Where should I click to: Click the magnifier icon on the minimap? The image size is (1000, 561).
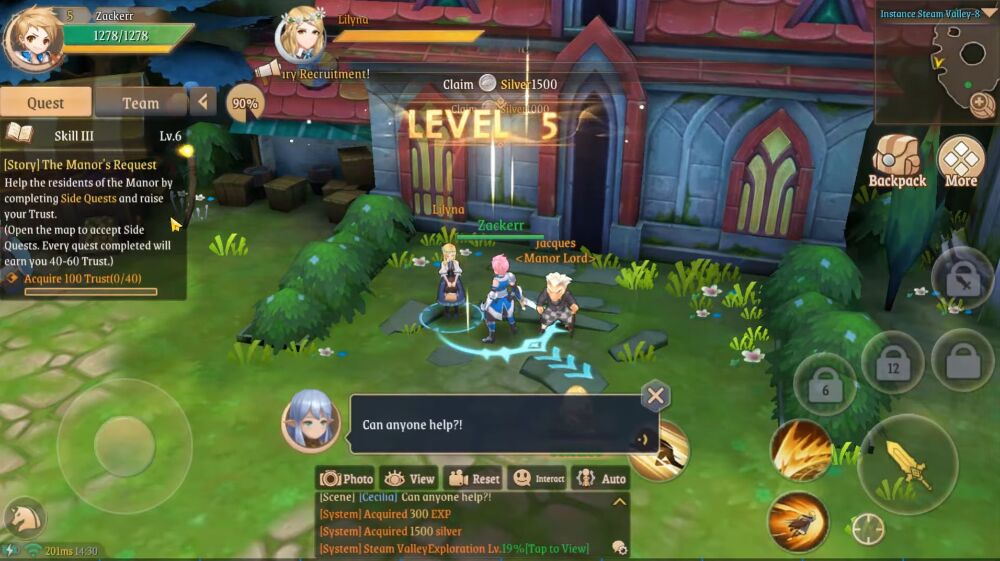coord(980,101)
